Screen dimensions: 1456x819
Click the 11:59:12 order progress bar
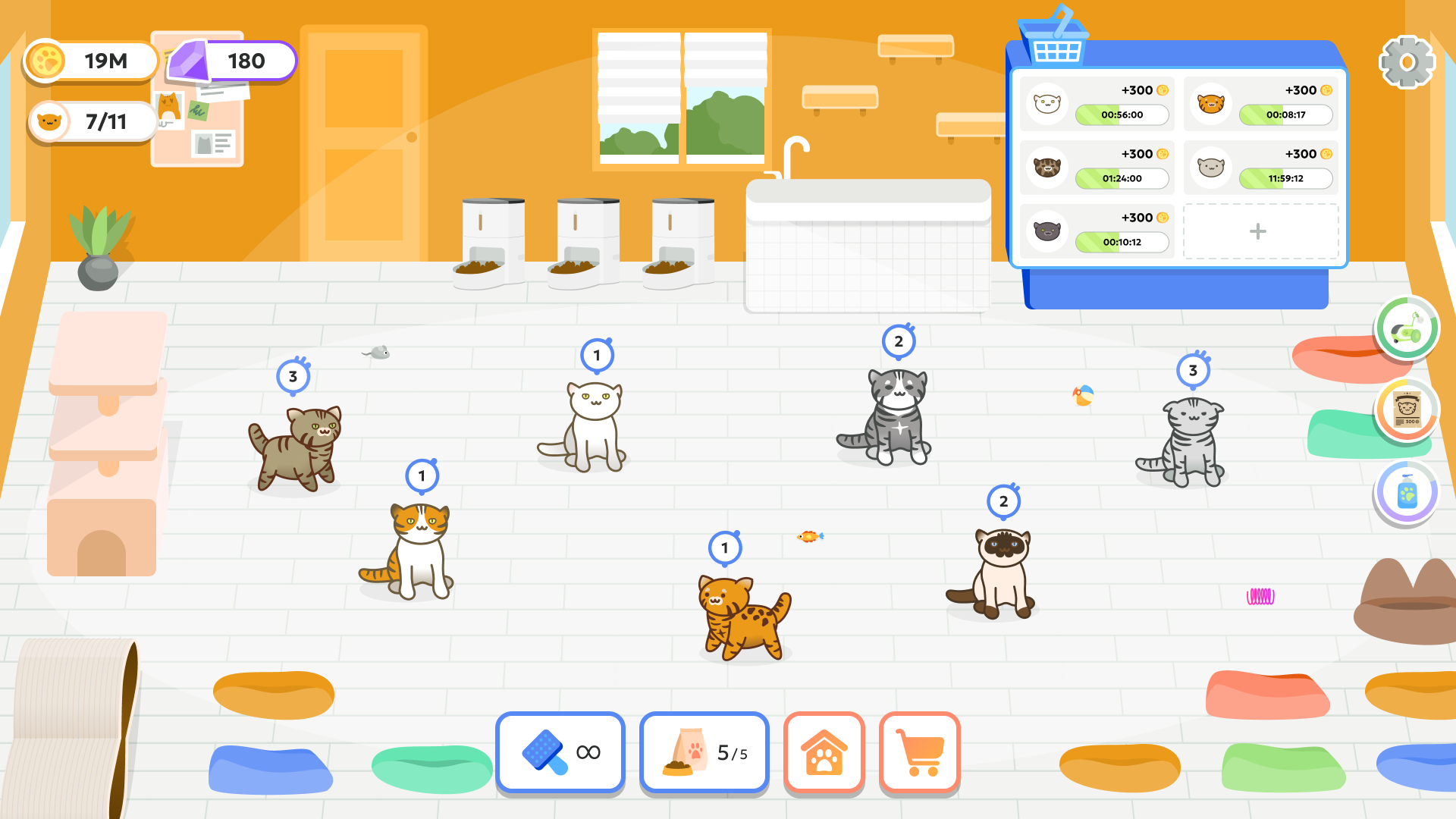(1285, 179)
